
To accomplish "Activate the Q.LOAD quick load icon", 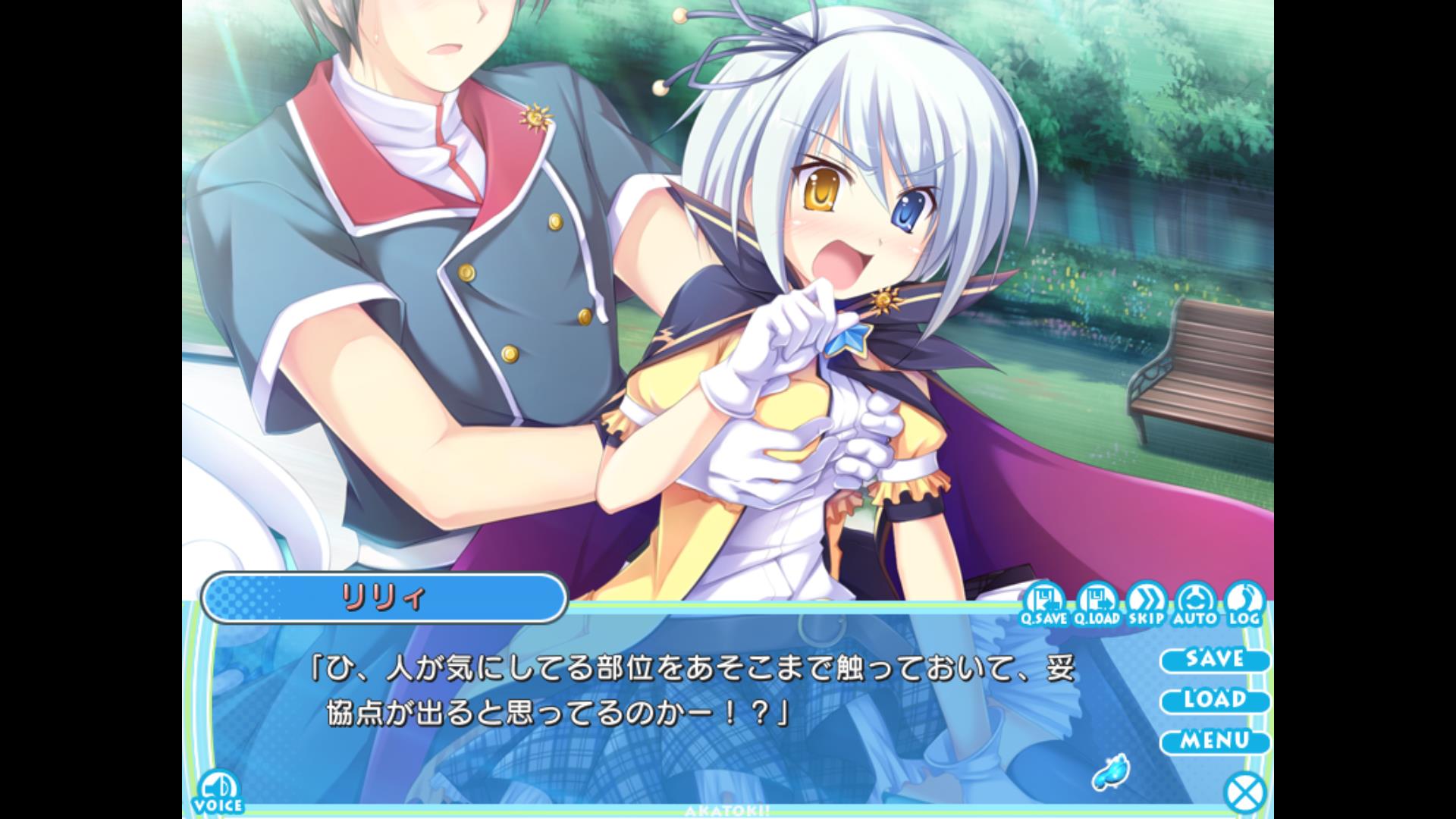I will click(x=1096, y=604).
